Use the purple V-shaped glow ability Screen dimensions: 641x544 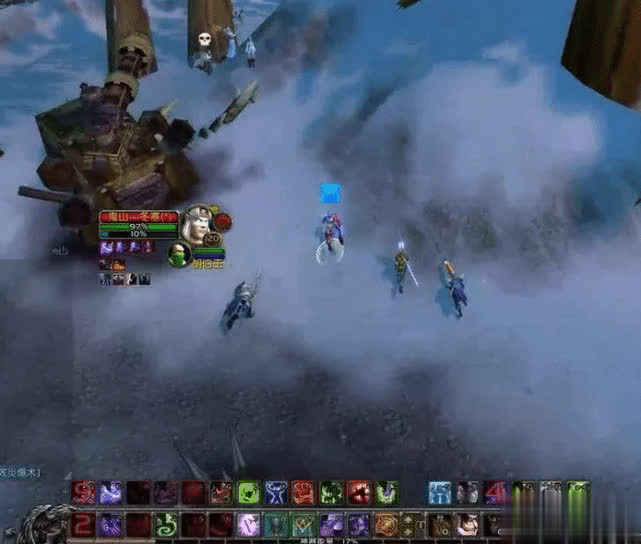249,524
